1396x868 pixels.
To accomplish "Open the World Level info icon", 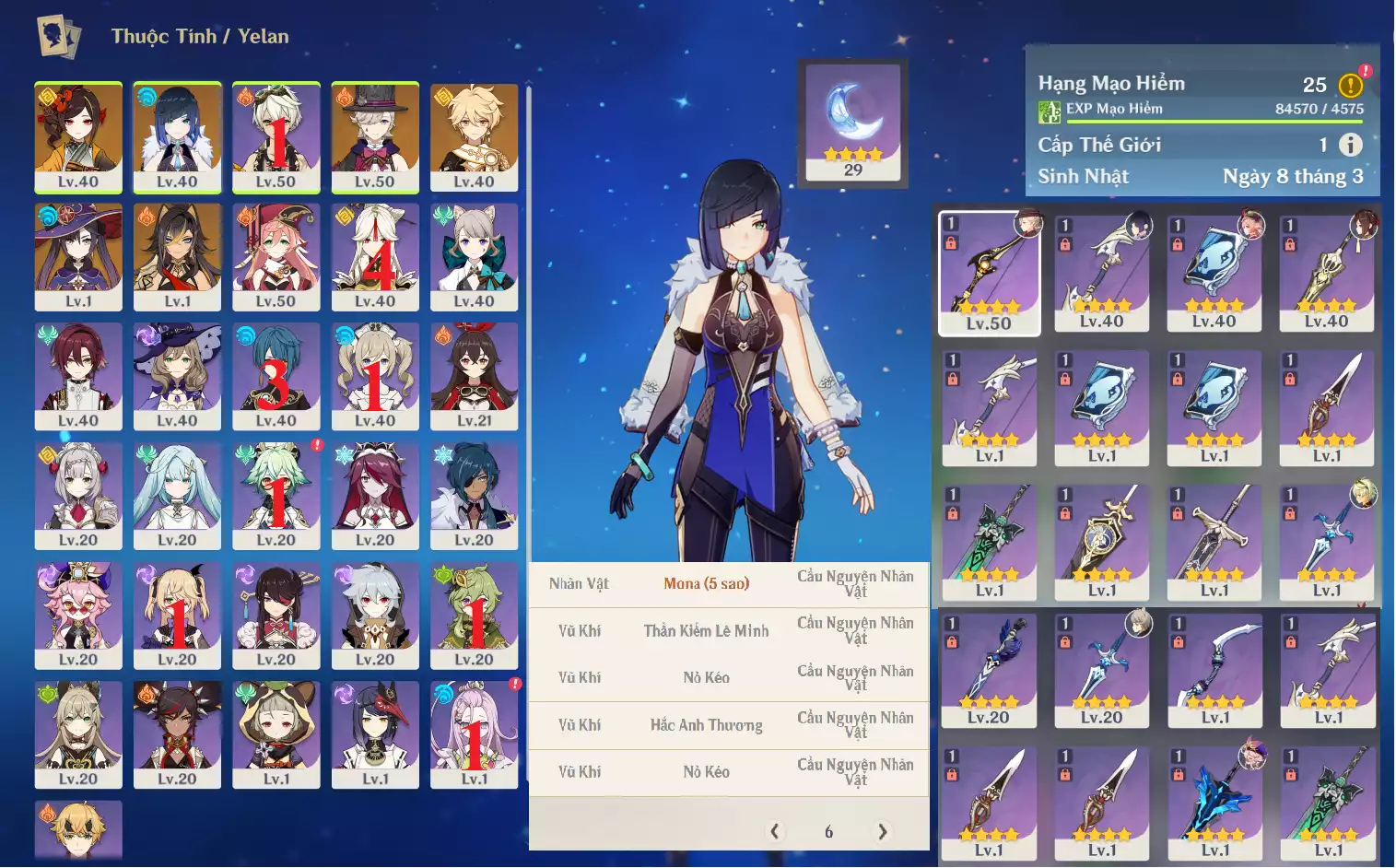I will click(1350, 145).
